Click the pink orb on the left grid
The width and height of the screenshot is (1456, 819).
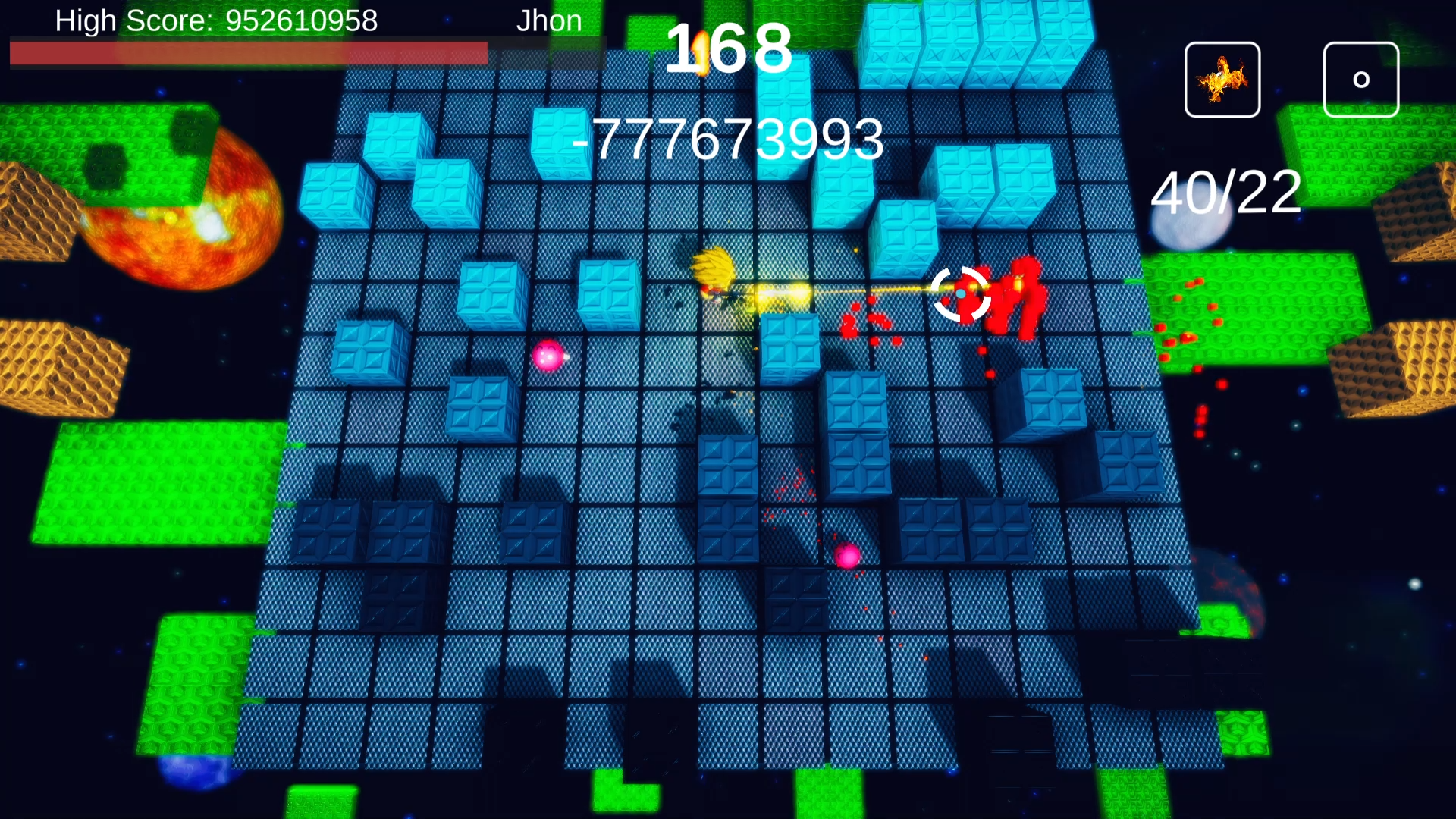click(550, 356)
